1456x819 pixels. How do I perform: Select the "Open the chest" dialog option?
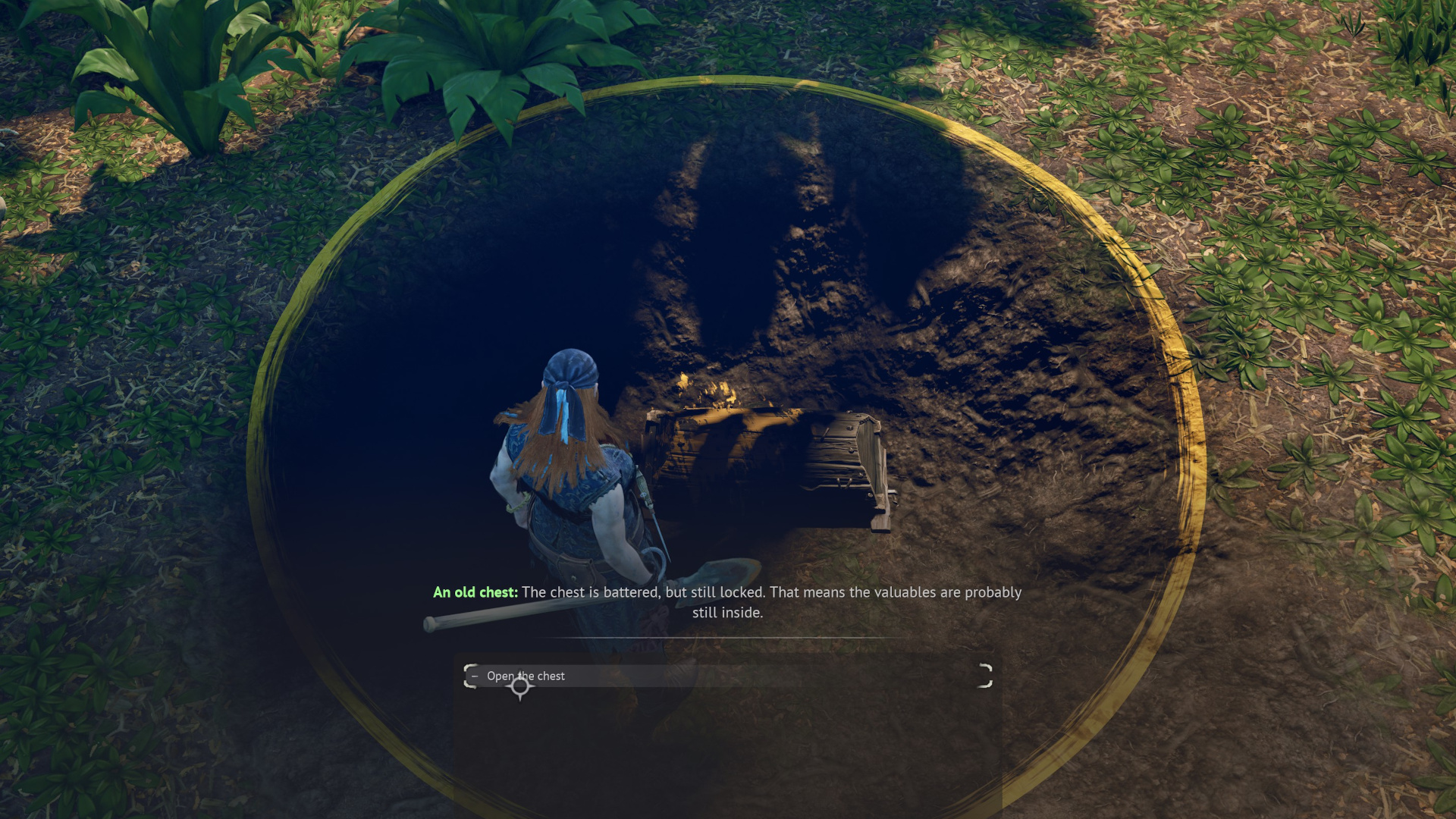(x=526, y=675)
